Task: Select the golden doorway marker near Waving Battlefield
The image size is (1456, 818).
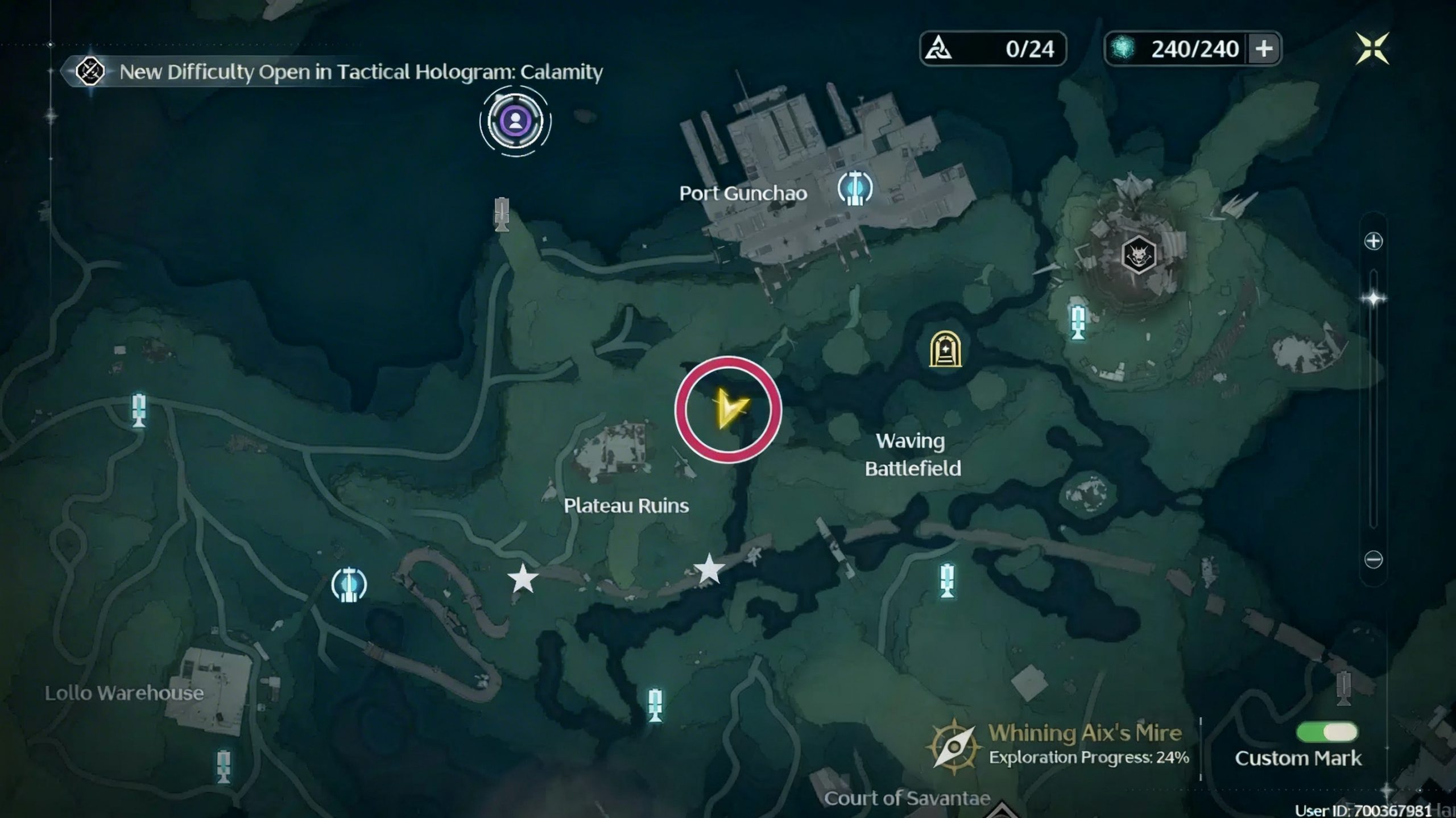Action: click(945, 349)
